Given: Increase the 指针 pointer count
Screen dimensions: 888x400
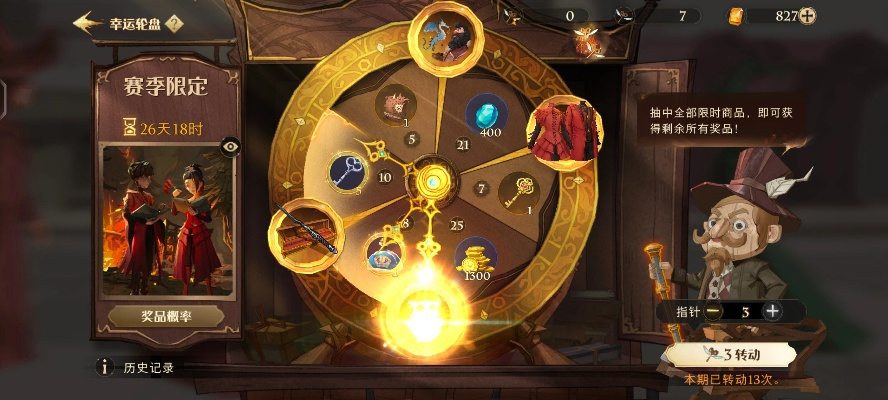Looking at the screenshot, I should (772, 311).
